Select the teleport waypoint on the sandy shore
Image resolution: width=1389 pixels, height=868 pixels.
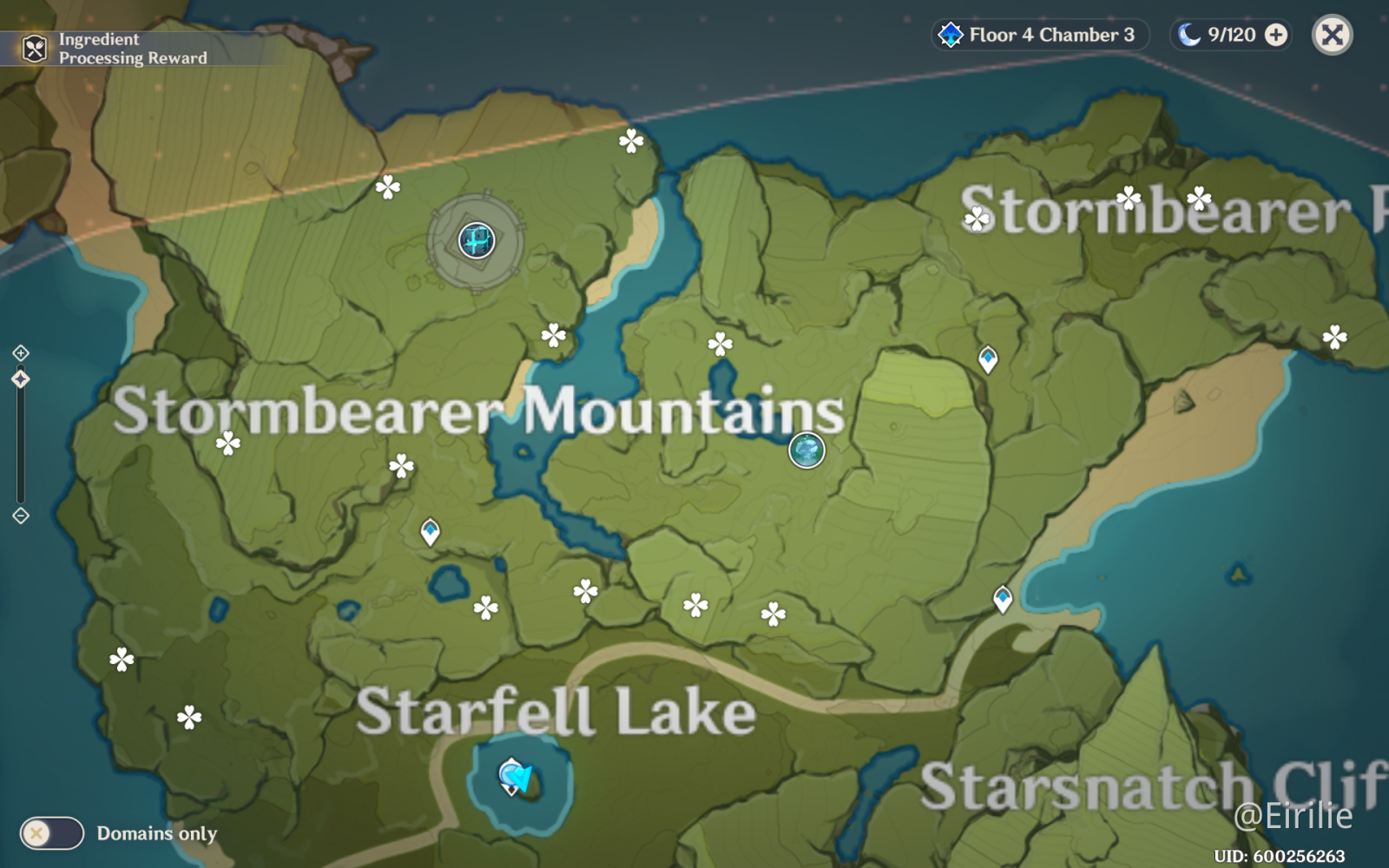[1003, 599]
